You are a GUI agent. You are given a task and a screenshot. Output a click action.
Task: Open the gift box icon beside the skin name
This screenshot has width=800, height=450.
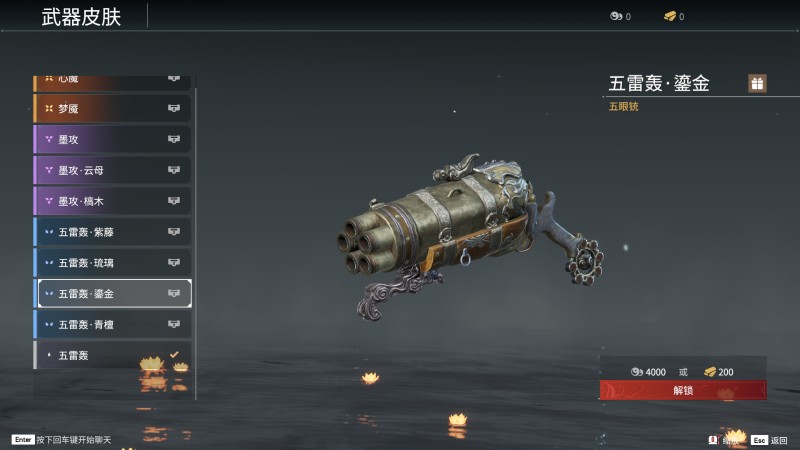coord(757,84)
